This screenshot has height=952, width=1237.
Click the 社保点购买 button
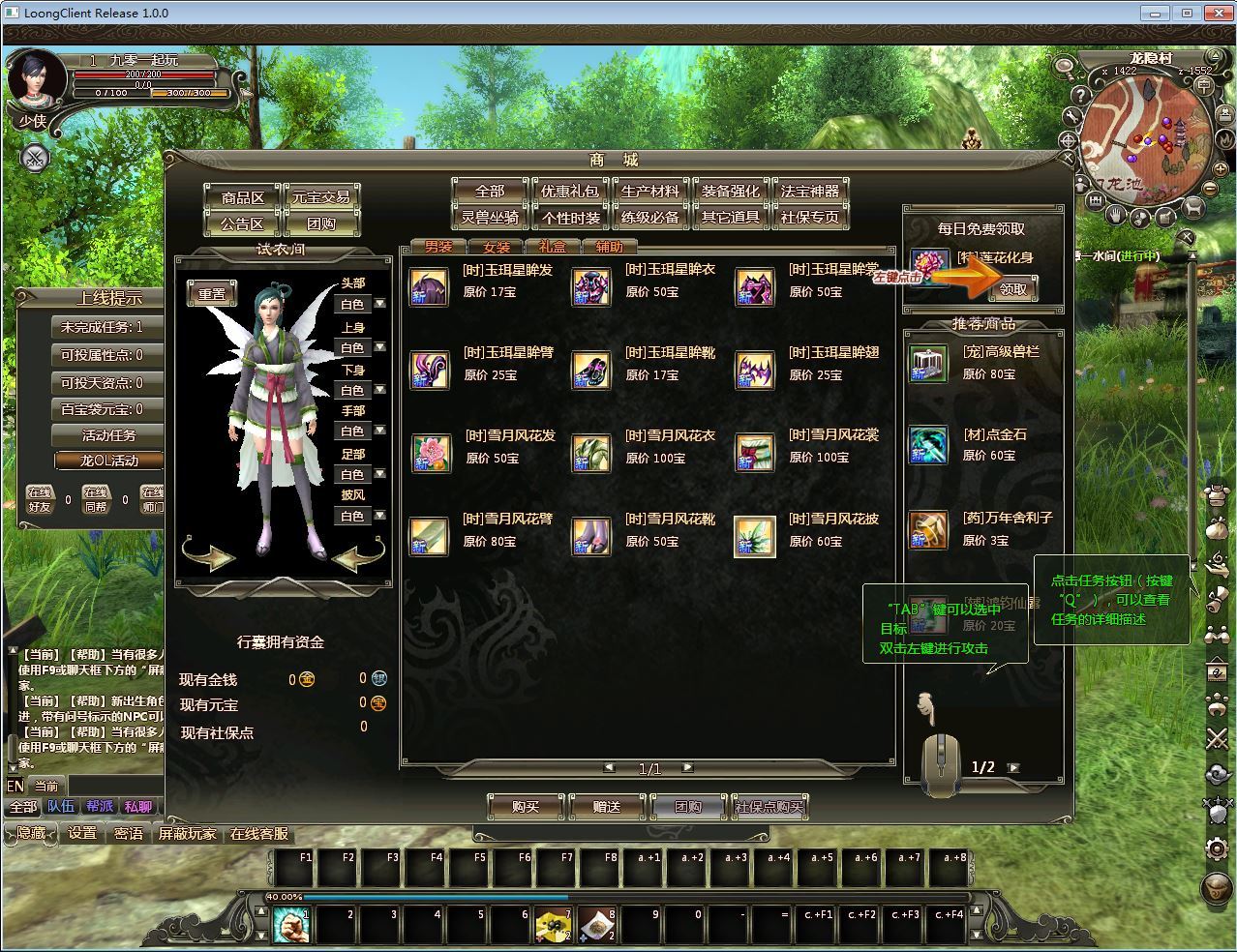[769, 806]
